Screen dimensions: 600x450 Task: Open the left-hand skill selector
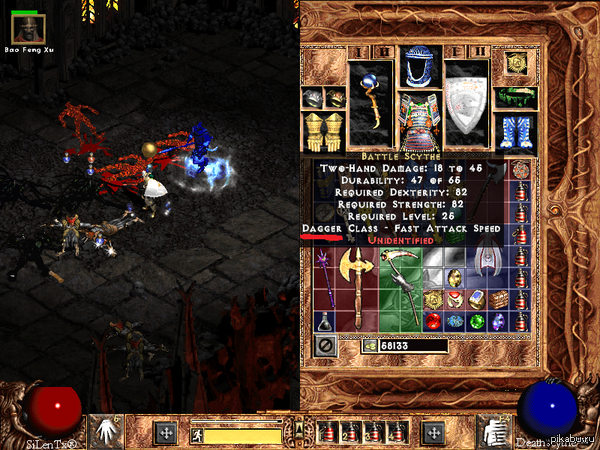tap(106, 431)
